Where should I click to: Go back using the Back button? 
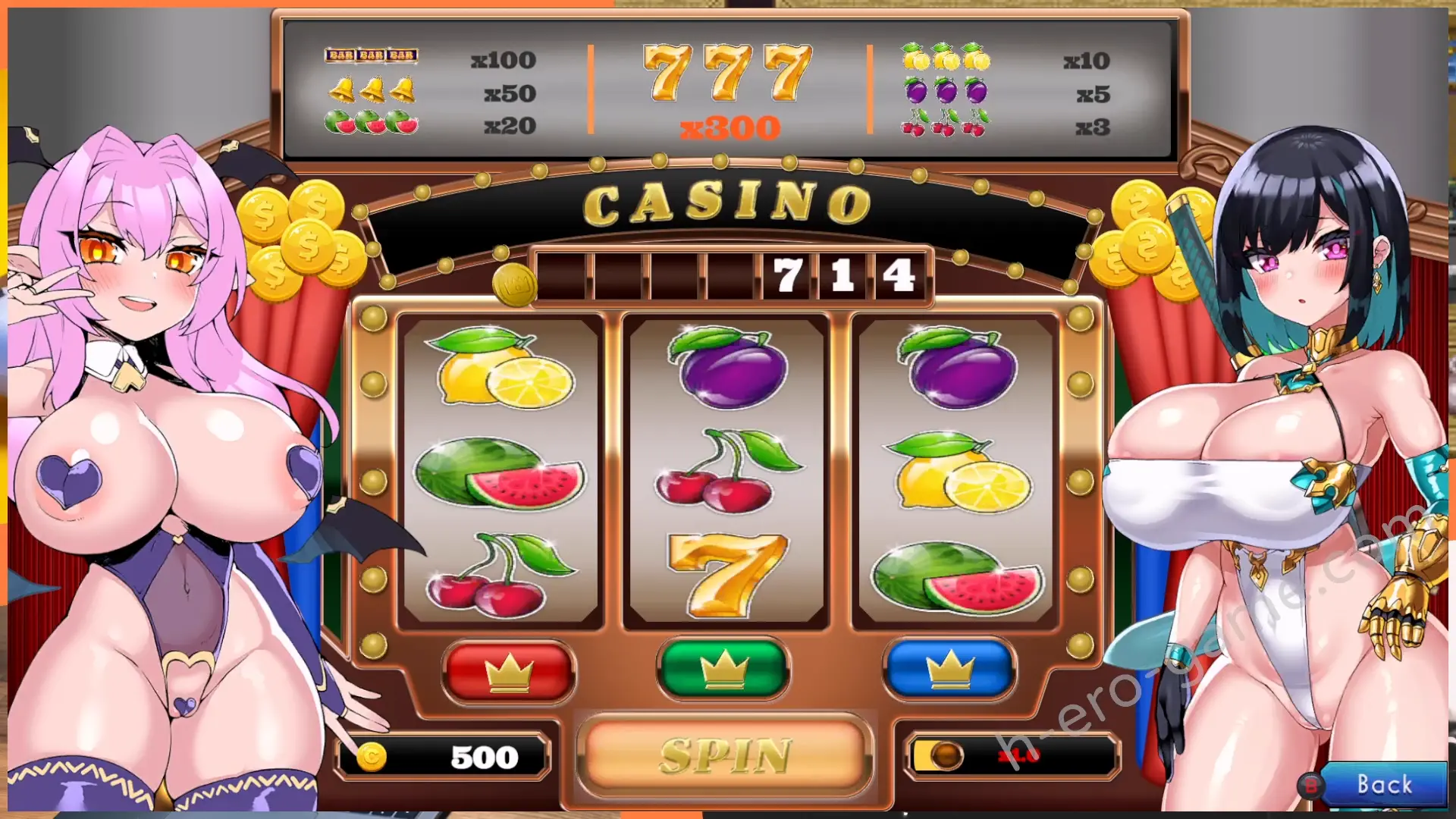pos(1382,784)
